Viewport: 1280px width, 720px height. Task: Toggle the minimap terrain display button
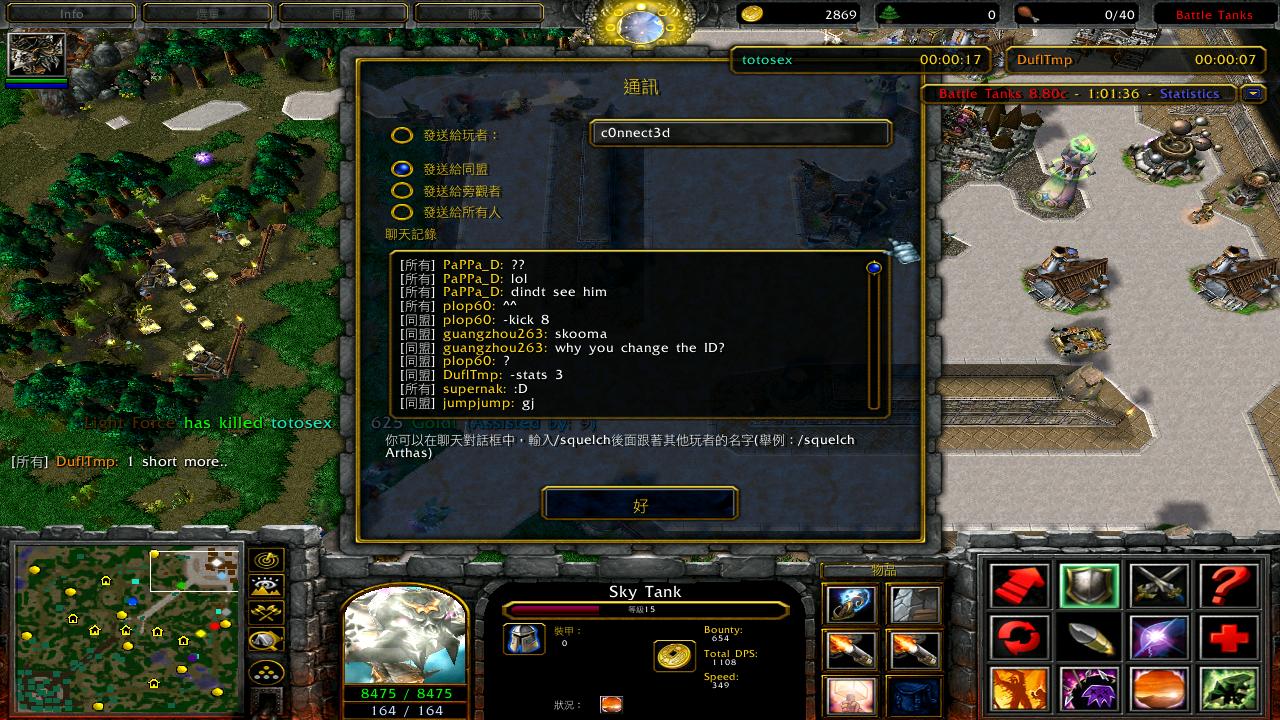click(267, 586)
